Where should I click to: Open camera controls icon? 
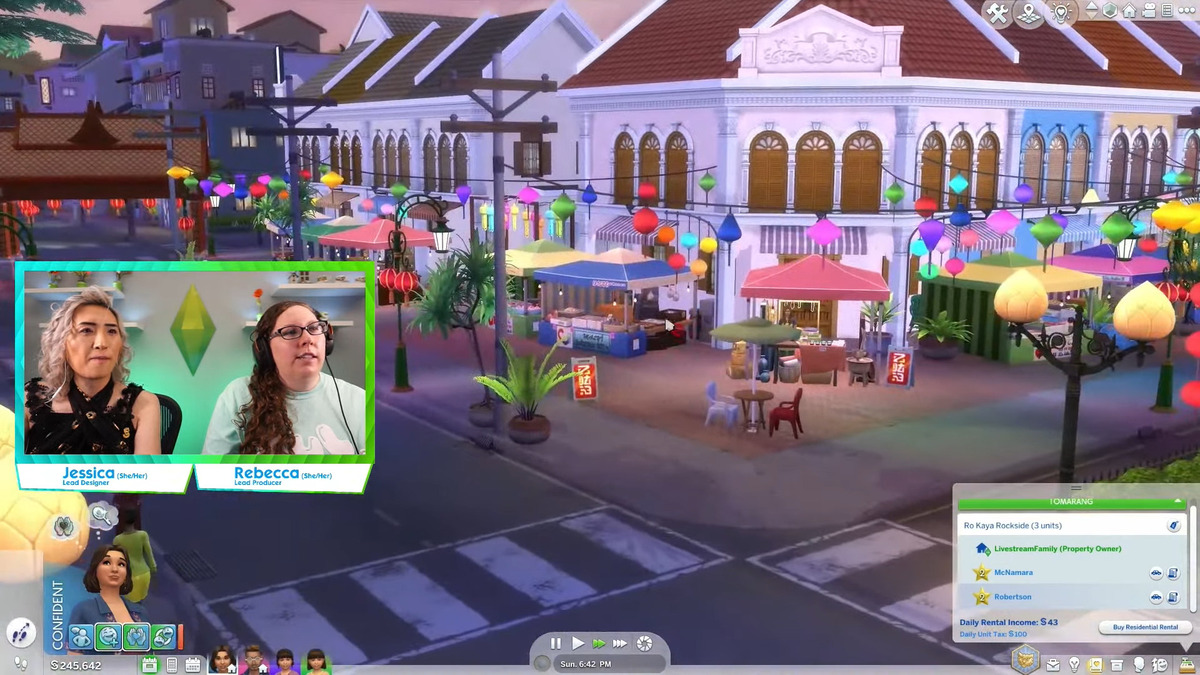coord(1147,11)
